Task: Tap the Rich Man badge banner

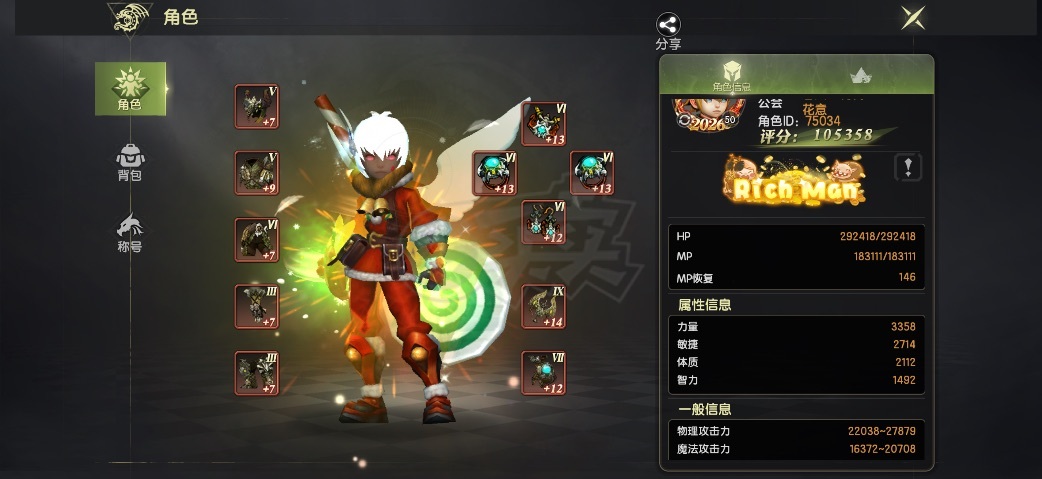Action: 795,182
